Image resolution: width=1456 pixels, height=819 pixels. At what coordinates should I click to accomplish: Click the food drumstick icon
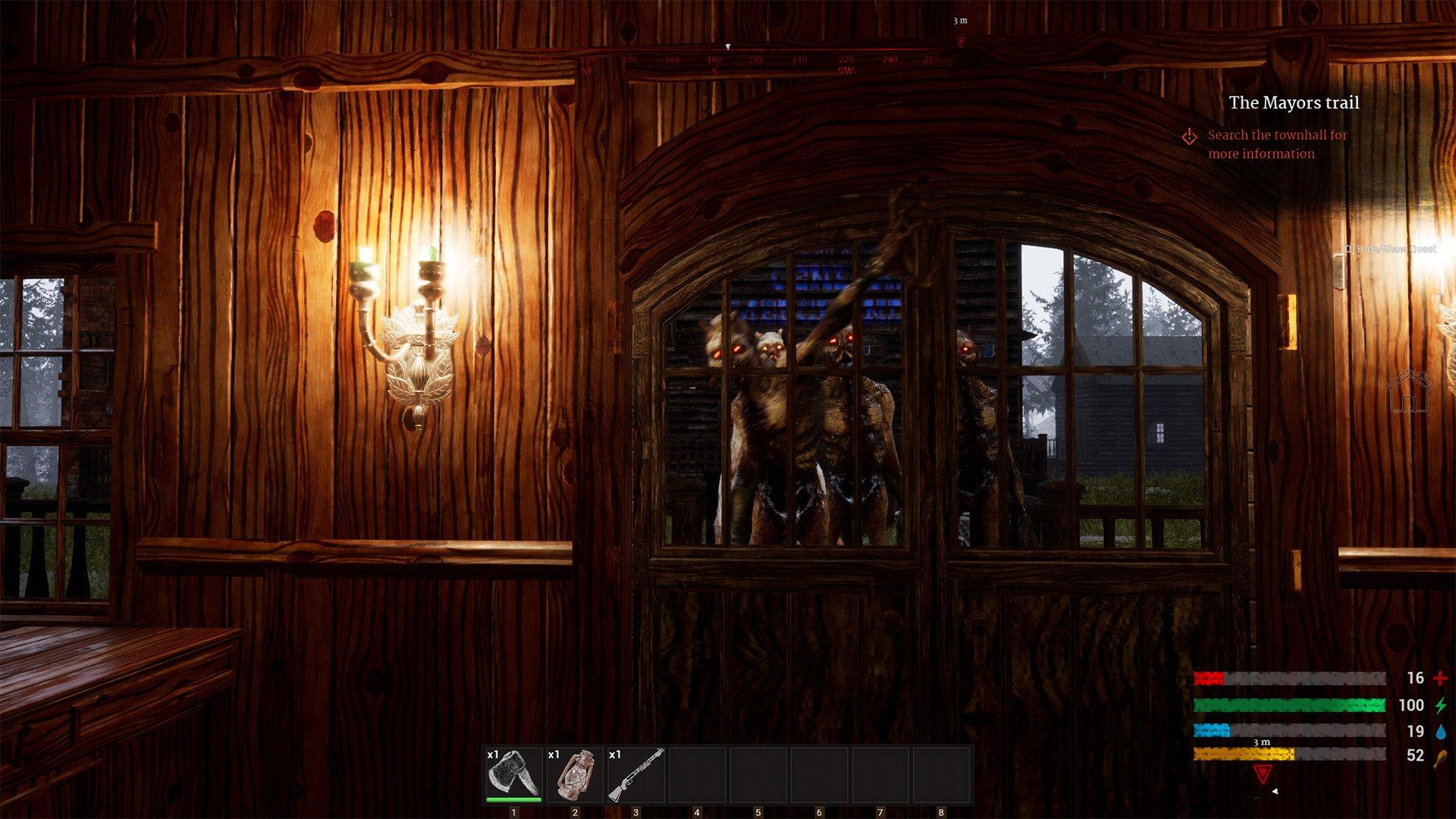[x=1441, y=758]
